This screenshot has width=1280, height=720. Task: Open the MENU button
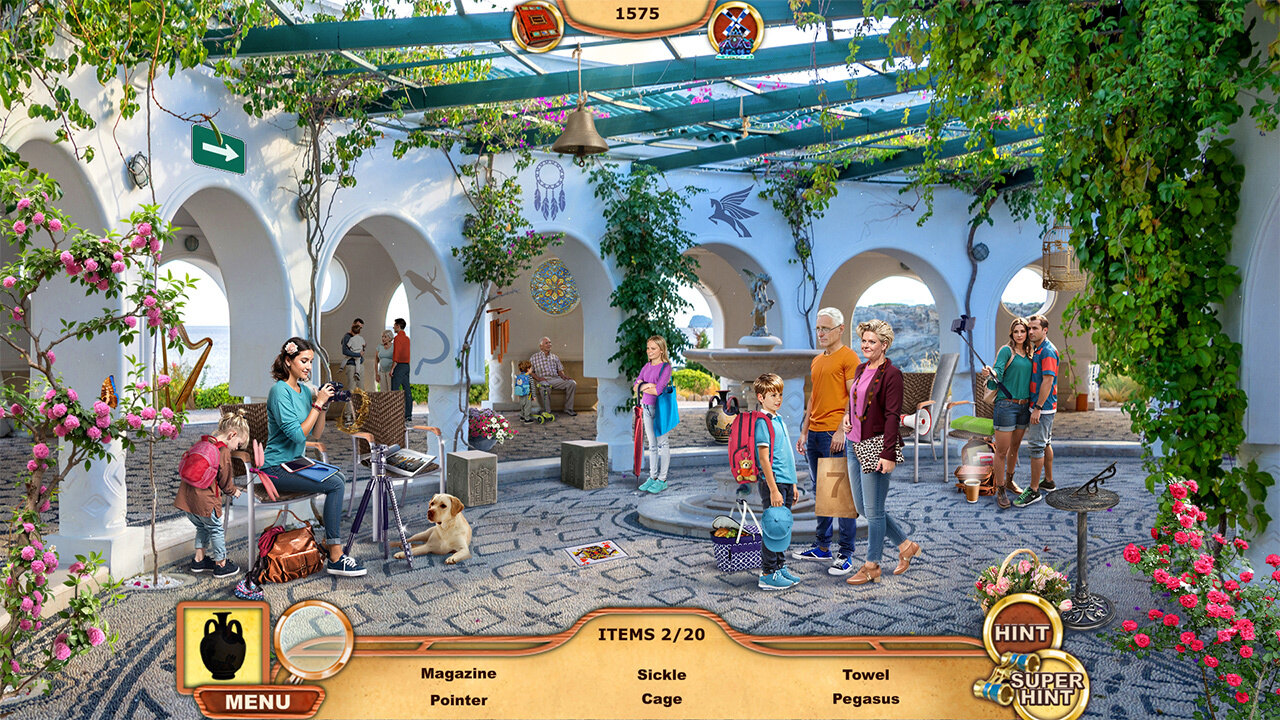(257, 701)
